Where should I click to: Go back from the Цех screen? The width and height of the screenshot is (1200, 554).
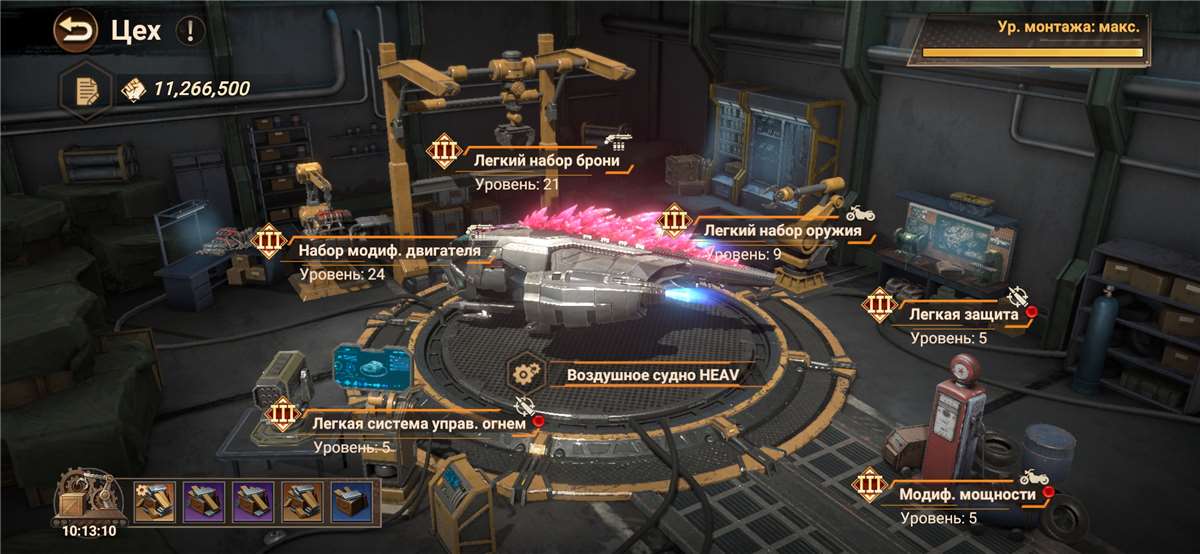[x=74, y=31]
